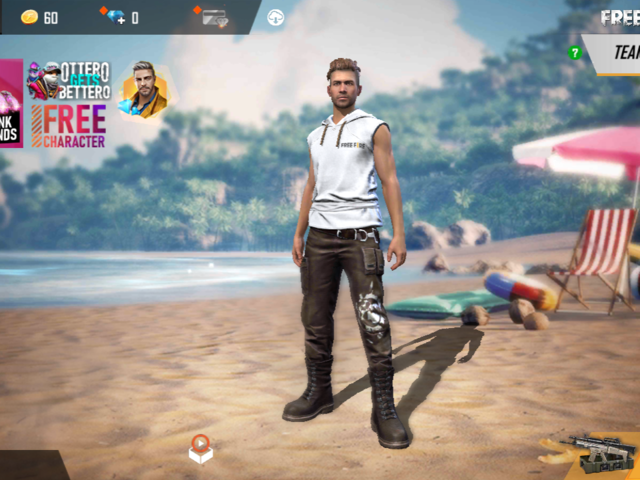Tap the white box with orange play icon
This screenshot has height=480, width=640.
click(200, 449)
